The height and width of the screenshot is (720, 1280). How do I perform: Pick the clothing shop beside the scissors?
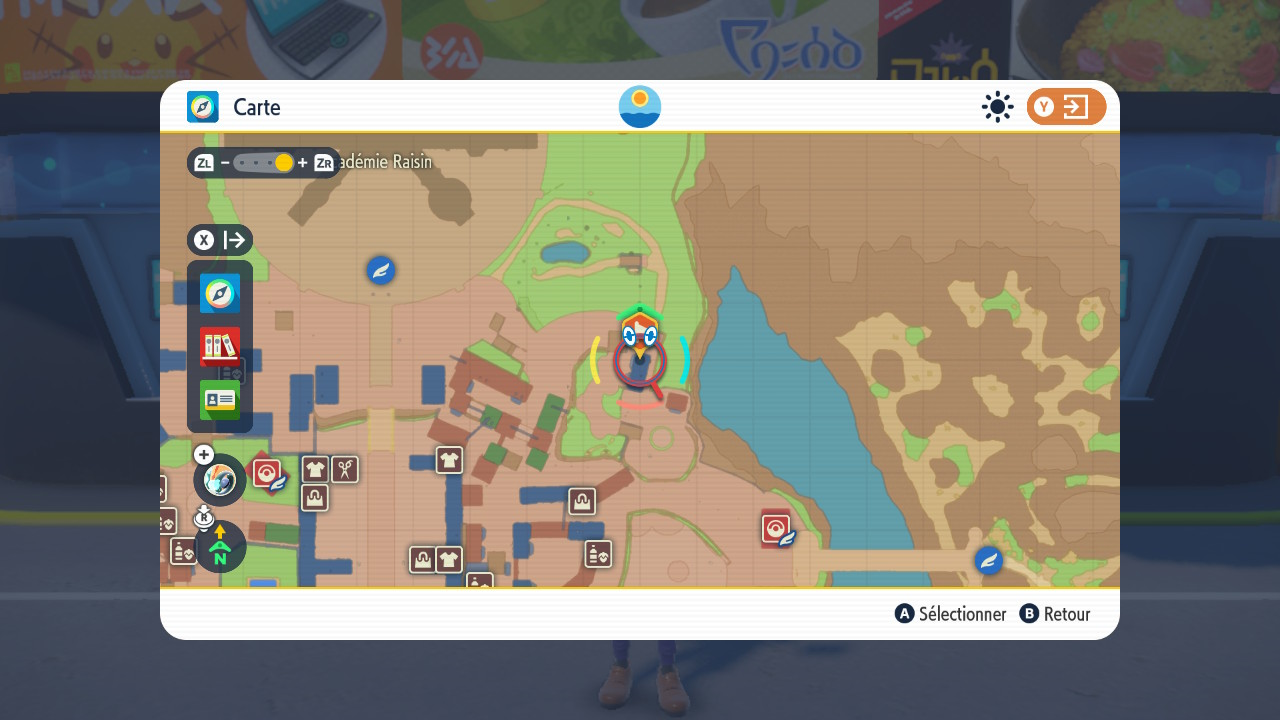click(315, 469)
